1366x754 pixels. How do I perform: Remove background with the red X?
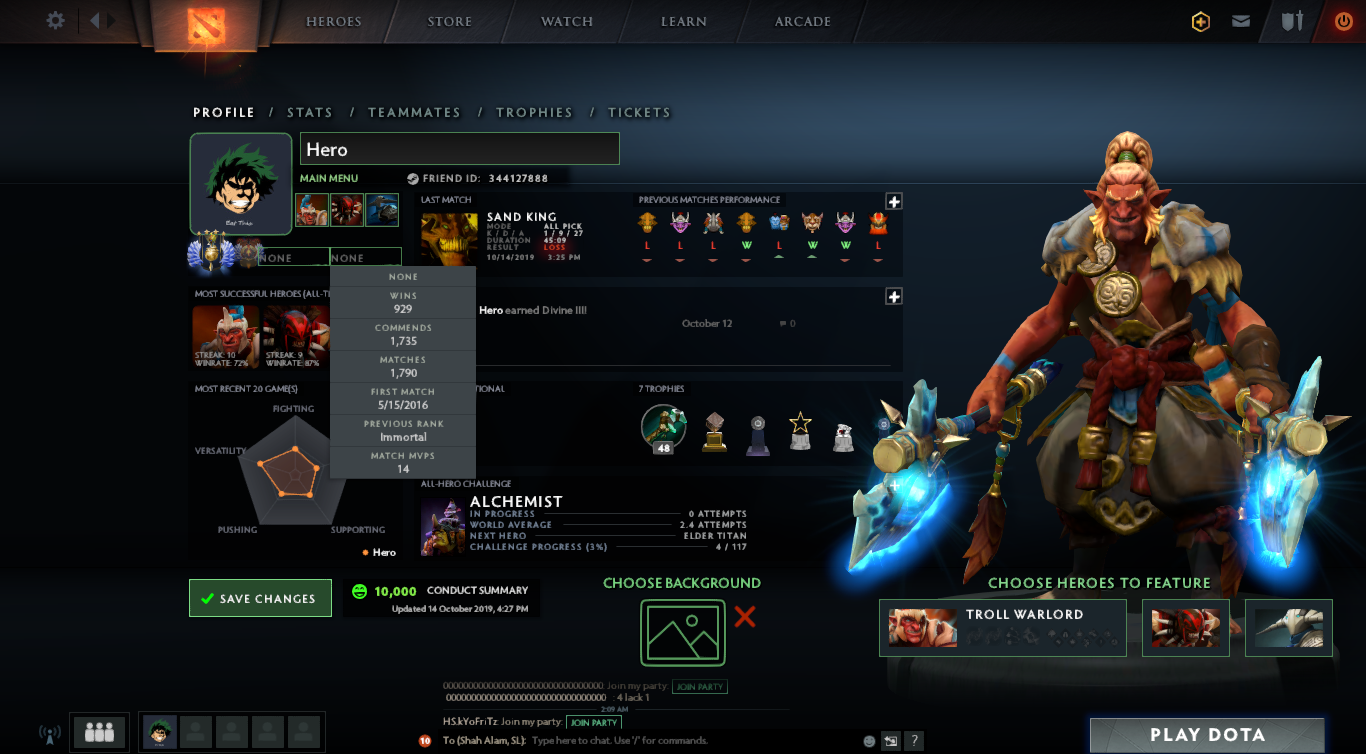745,617
